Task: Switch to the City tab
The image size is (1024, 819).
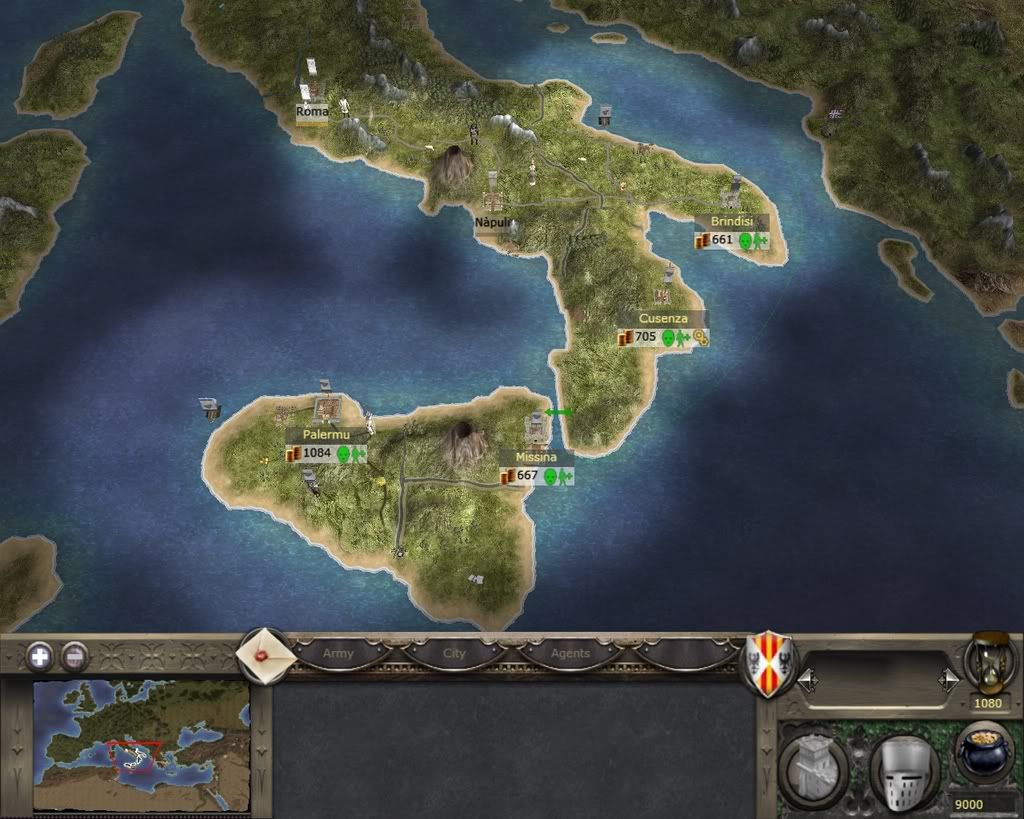Action: click(x=454, y=654)
